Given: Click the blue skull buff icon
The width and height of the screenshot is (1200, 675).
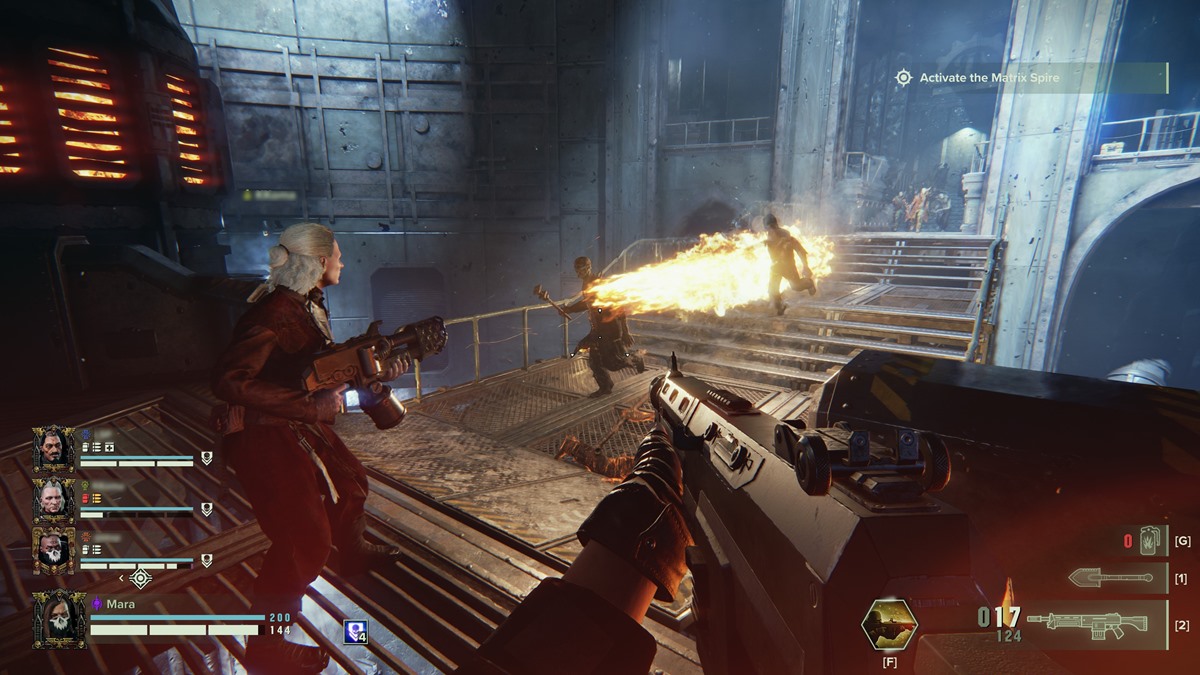Looking at the screenshot, I should pos(354,631).
